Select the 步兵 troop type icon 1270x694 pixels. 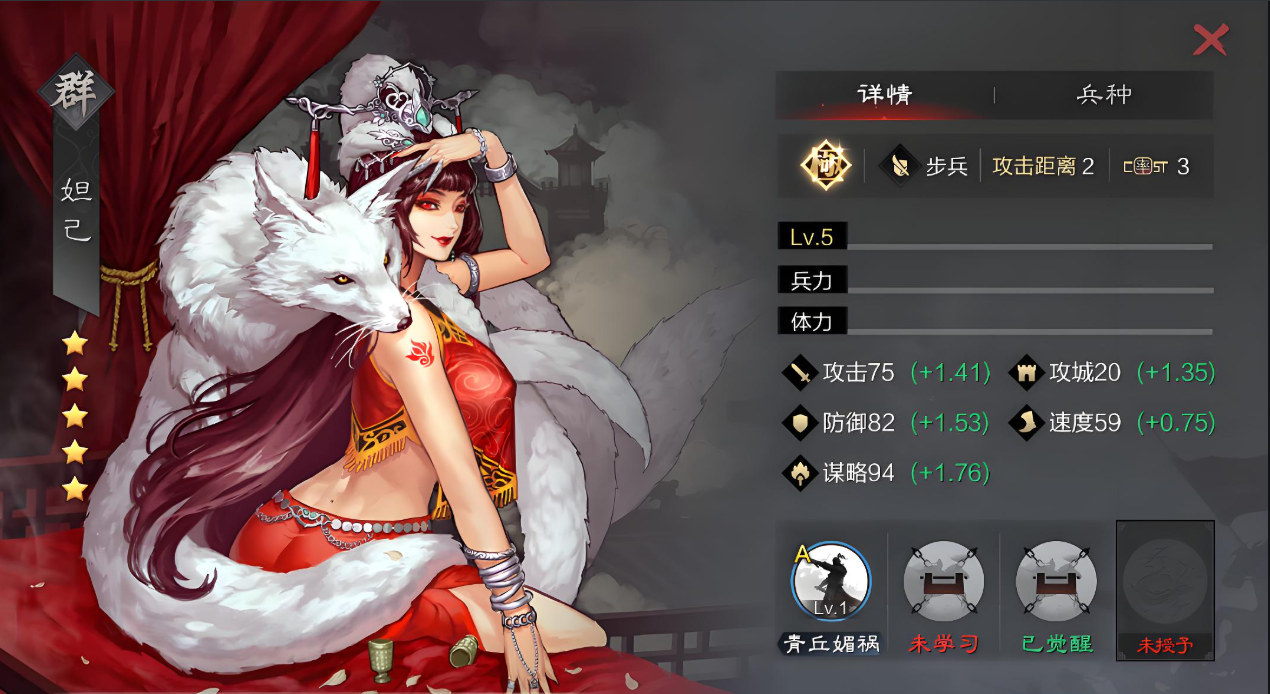(900, 166)
